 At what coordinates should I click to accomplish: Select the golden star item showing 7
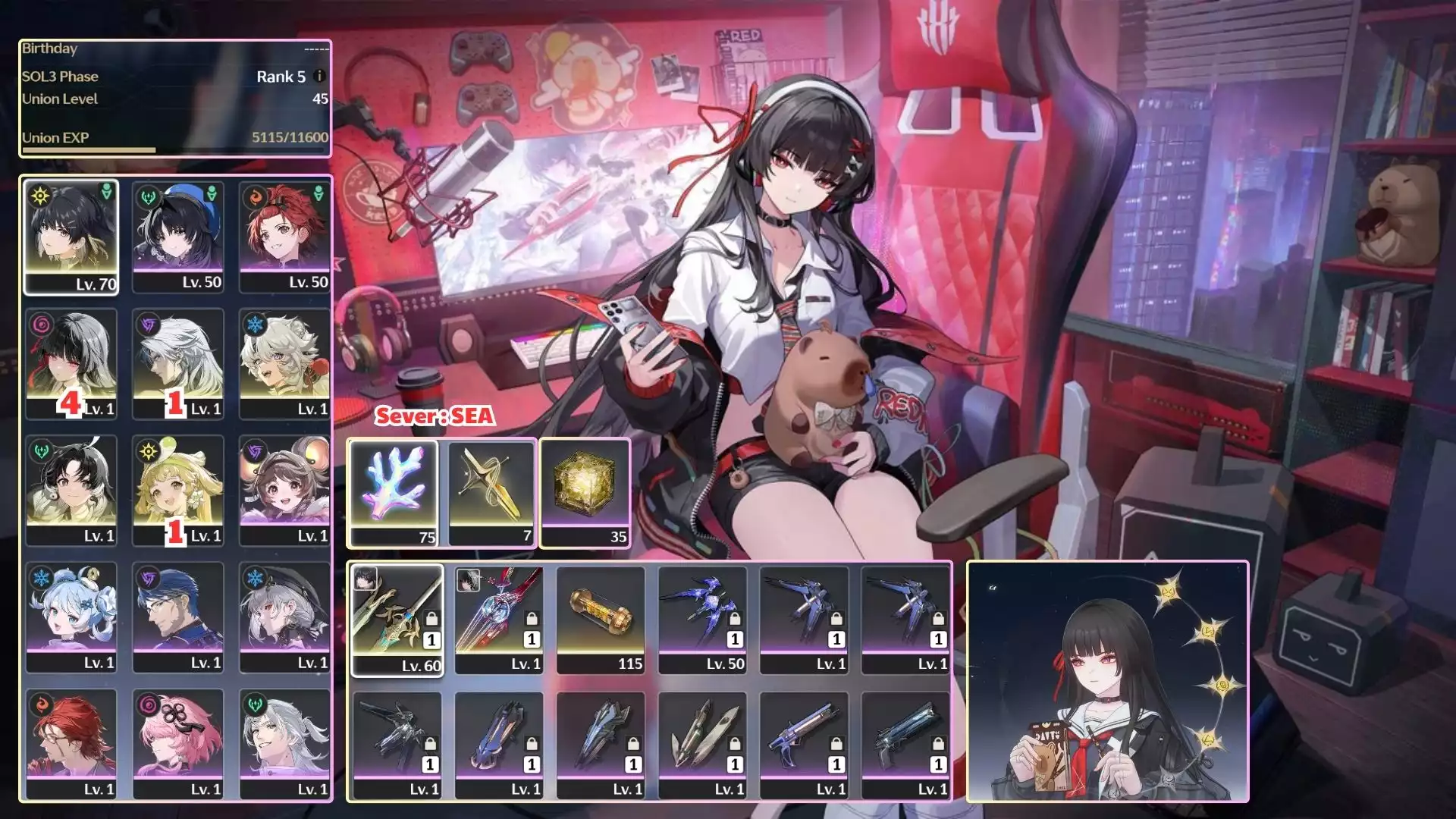coord(491,492)
